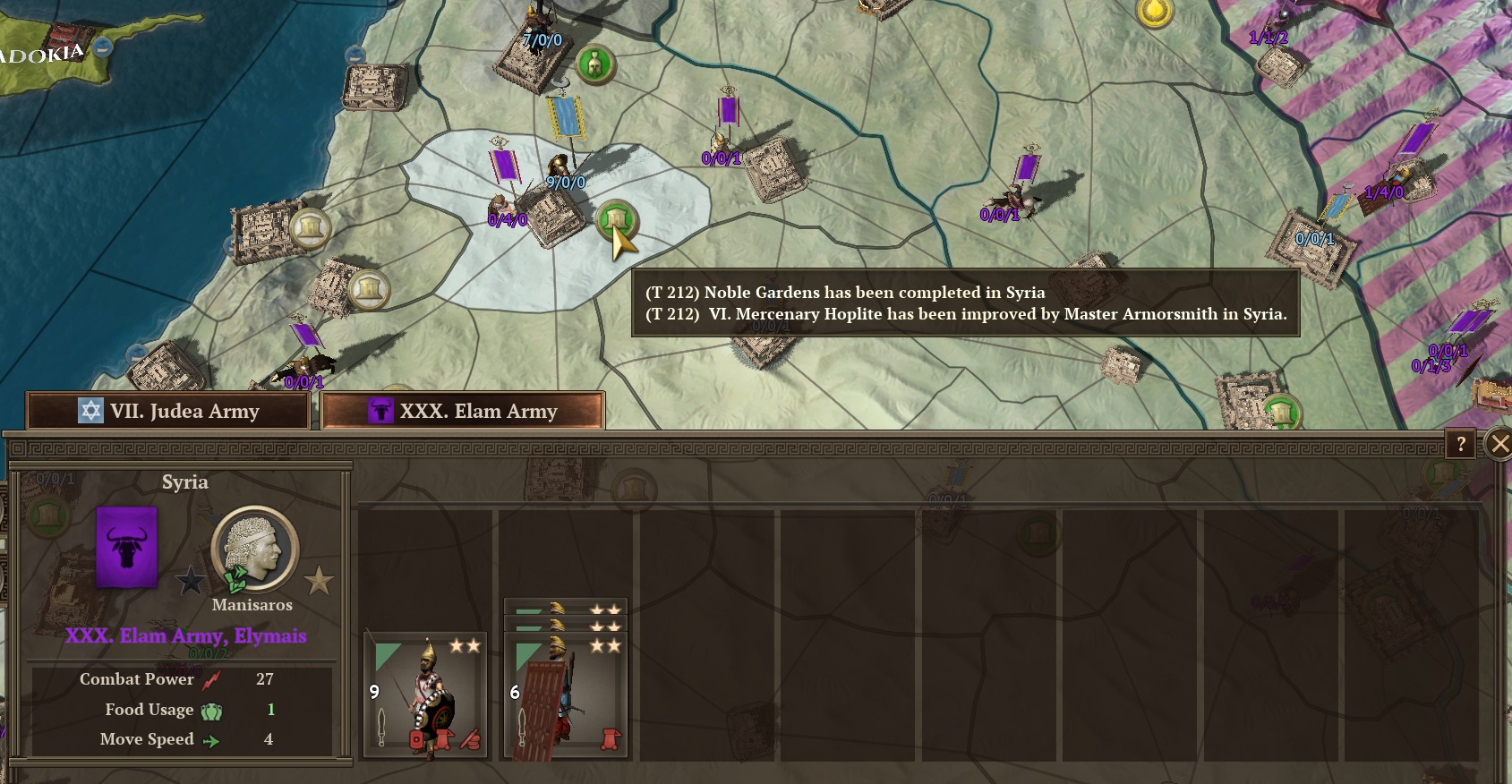The width and height of the screenshot is (1512, 784).
Task: Click the Noble Gardens completion notification
Action: (846, 292)
